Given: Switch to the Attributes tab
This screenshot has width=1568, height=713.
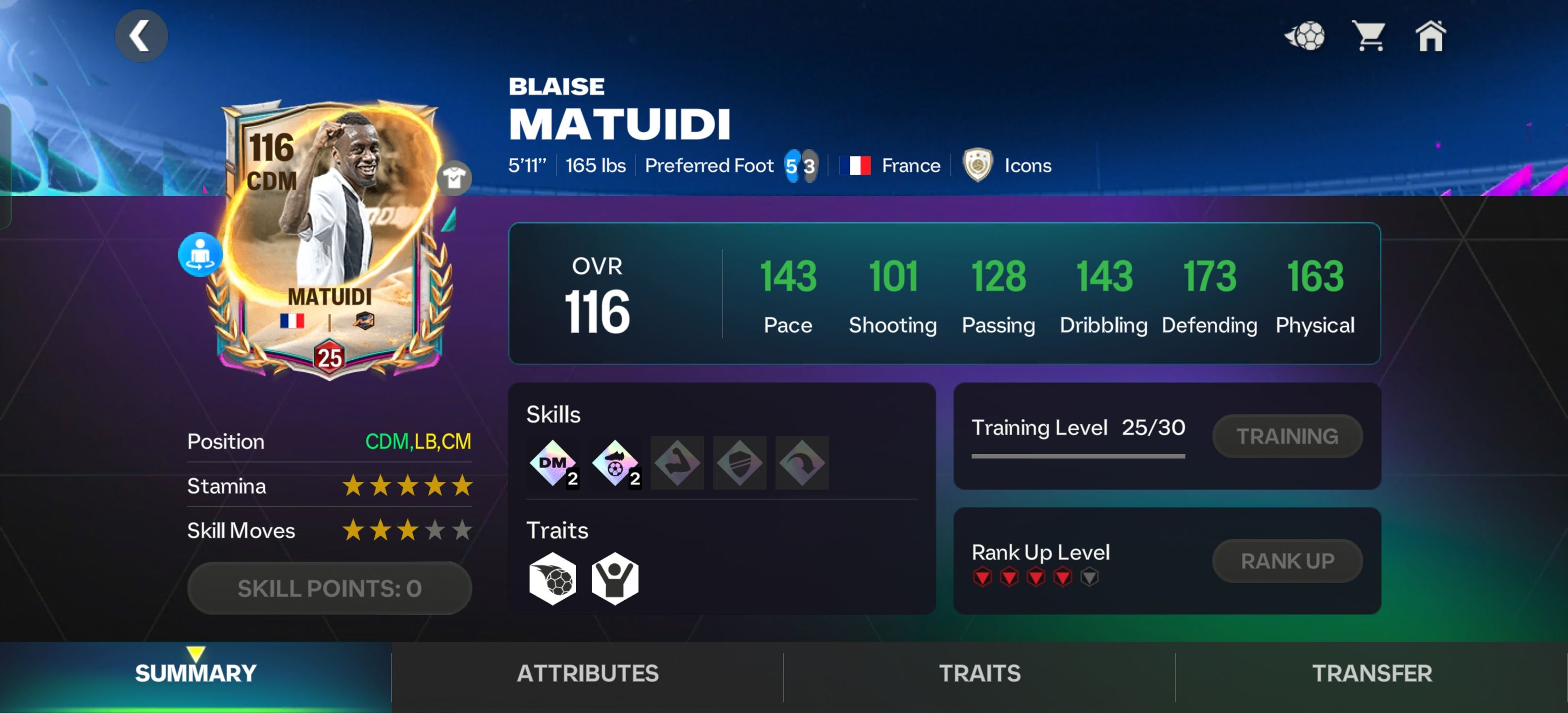Looking at the screenshot, I should pos(588,673).
